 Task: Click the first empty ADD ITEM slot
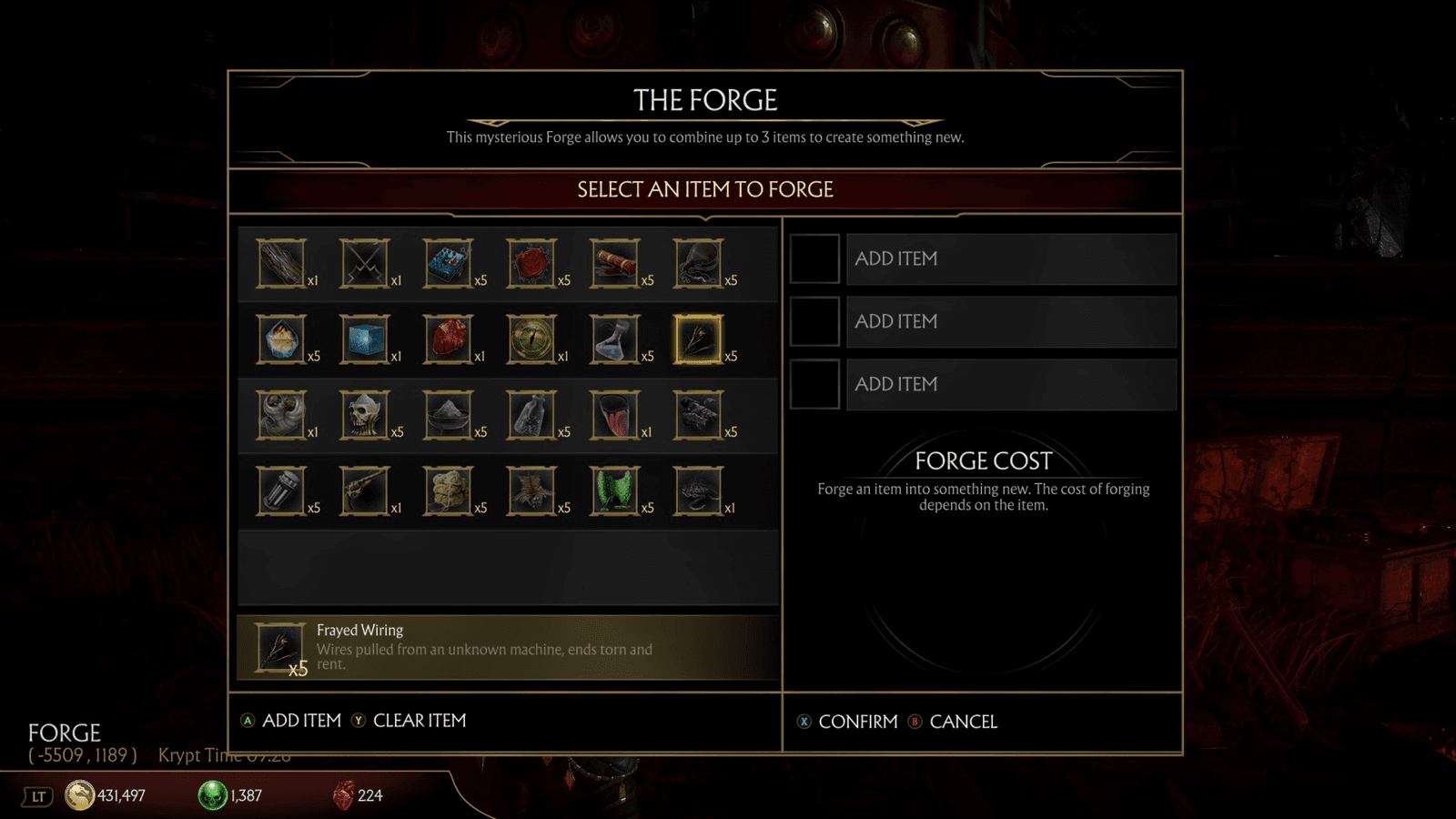pyautogui.click(x=1010, y=258)
